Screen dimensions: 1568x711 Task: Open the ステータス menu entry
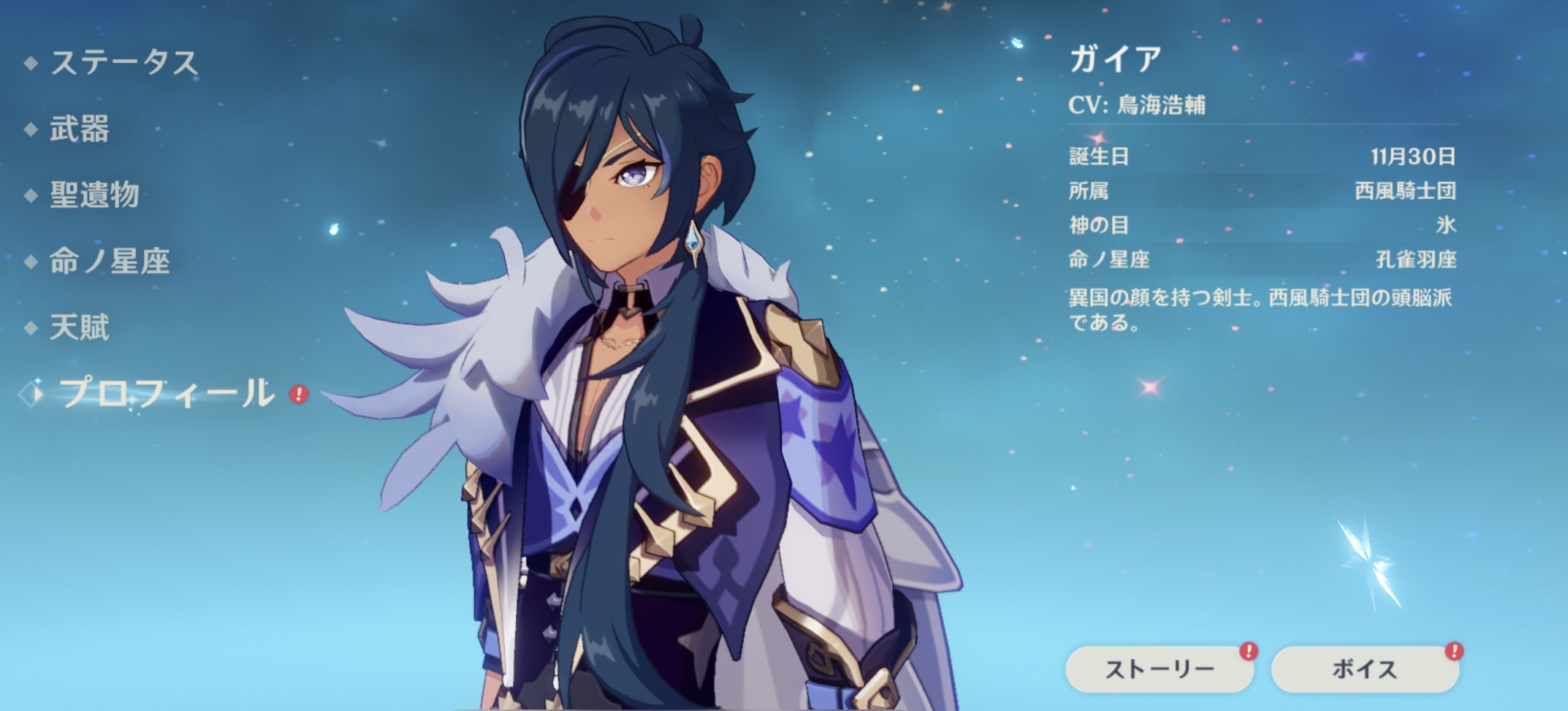(123, 63)
